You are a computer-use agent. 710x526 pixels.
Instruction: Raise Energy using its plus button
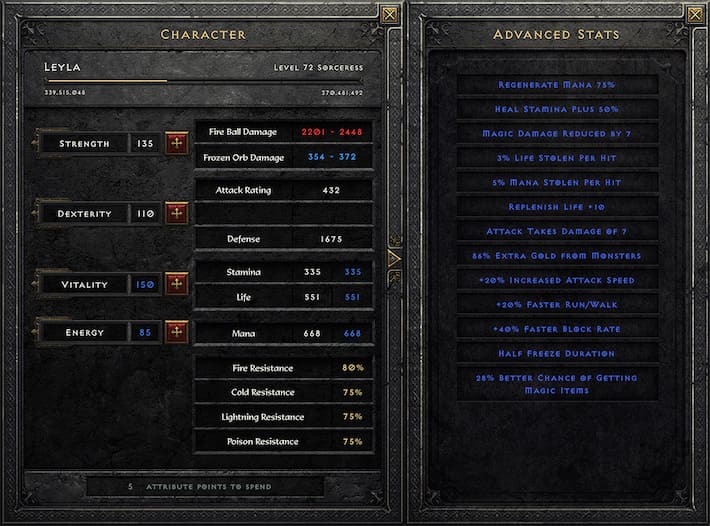click(177, 332)
